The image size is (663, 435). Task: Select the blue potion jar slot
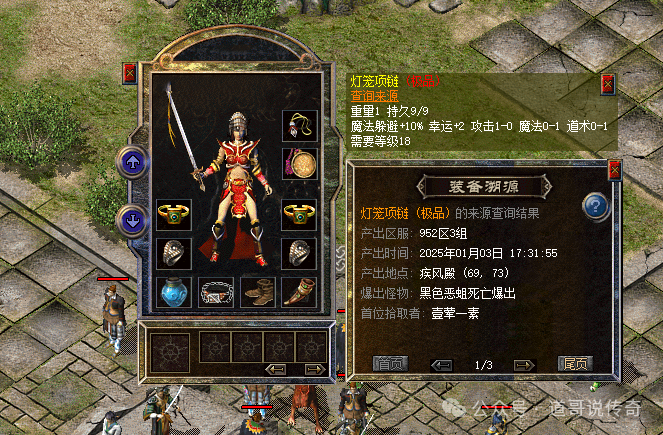click(x=174, y=291)
